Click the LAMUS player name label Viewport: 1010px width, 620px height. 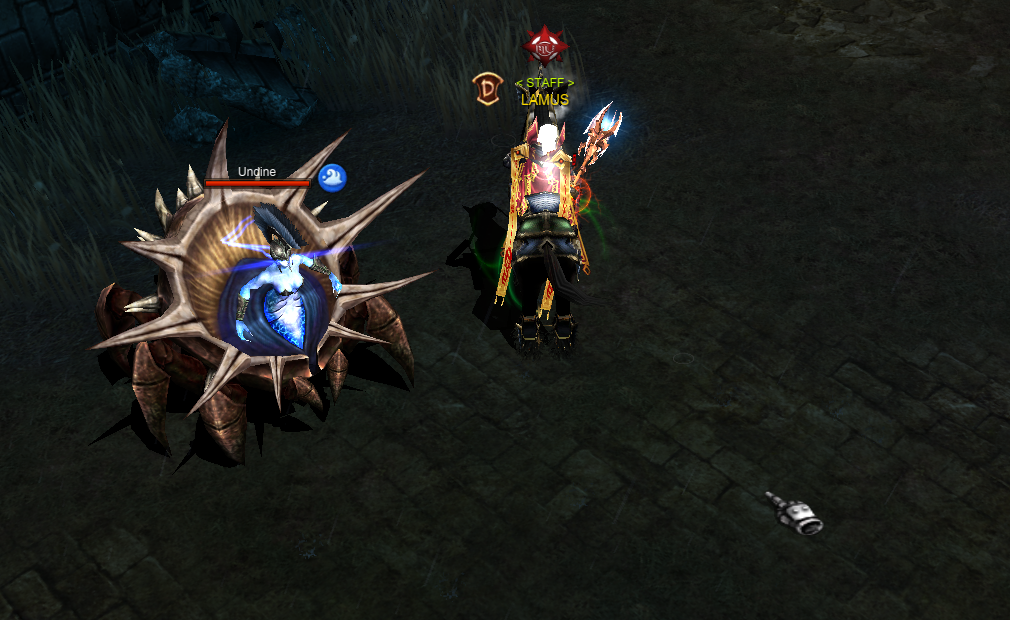coord(545,100)
